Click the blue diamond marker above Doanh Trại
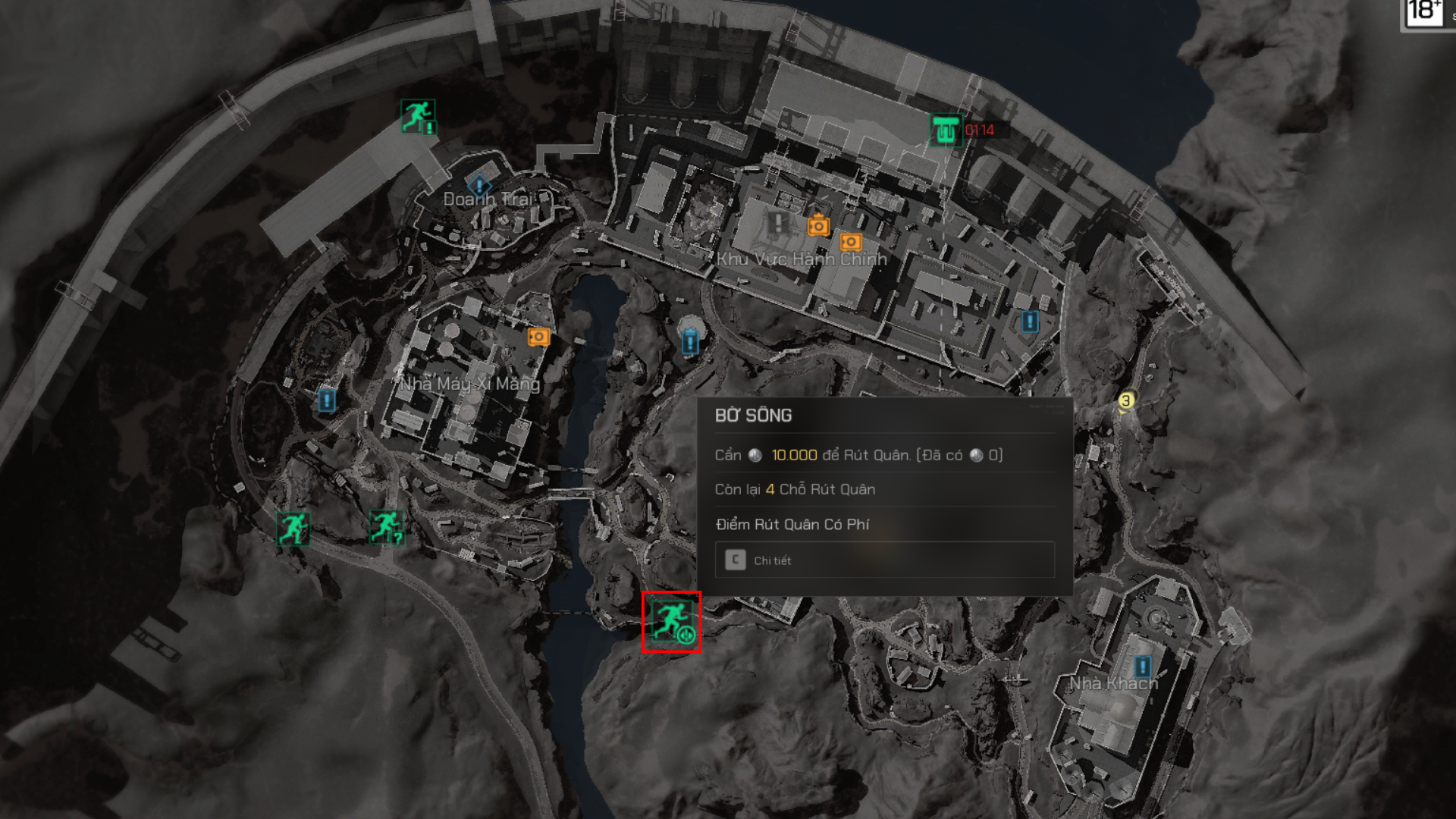This screenshot has width=1456, height=819. click(479, 184)
